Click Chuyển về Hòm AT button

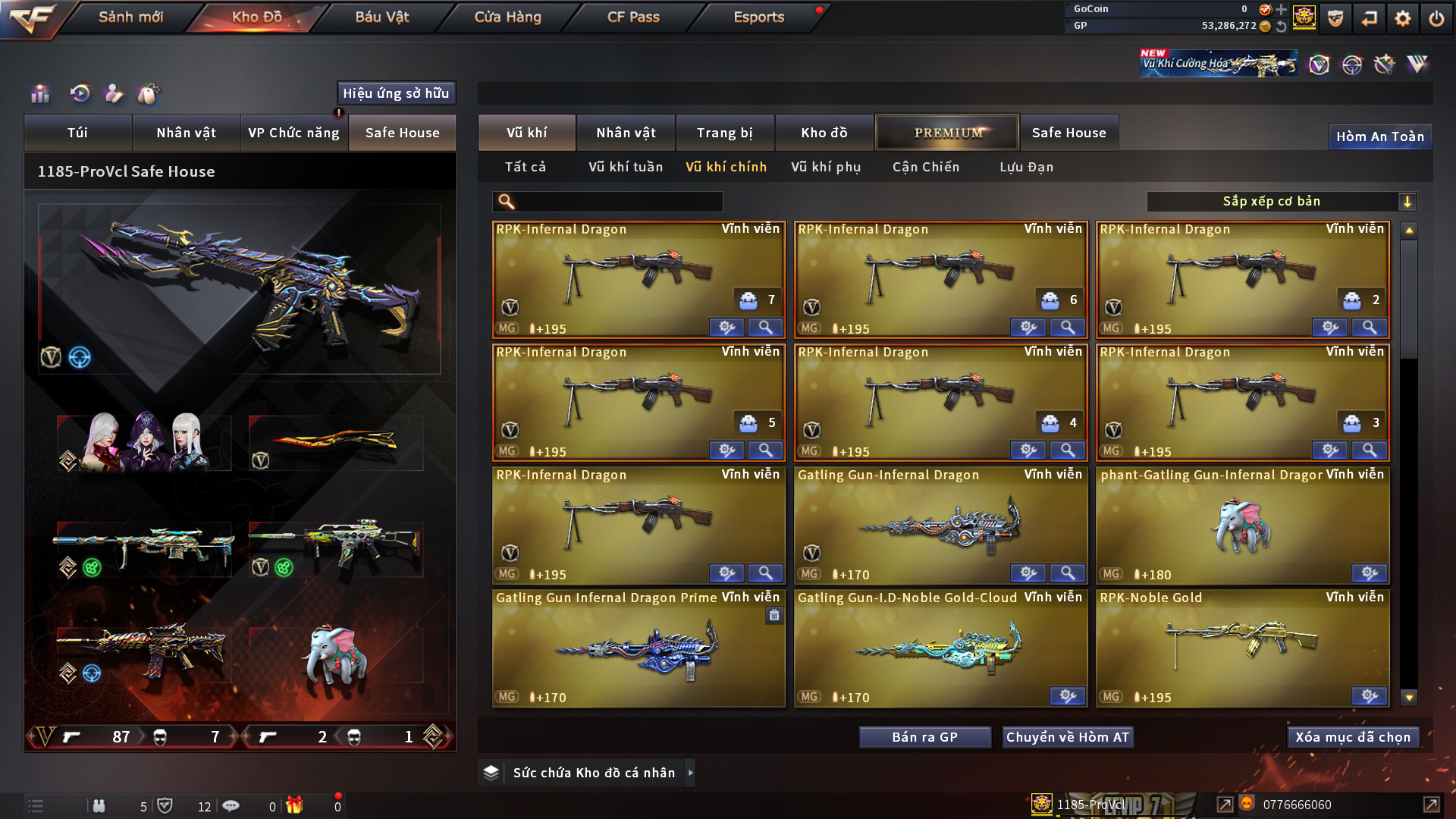(1068, 737)
